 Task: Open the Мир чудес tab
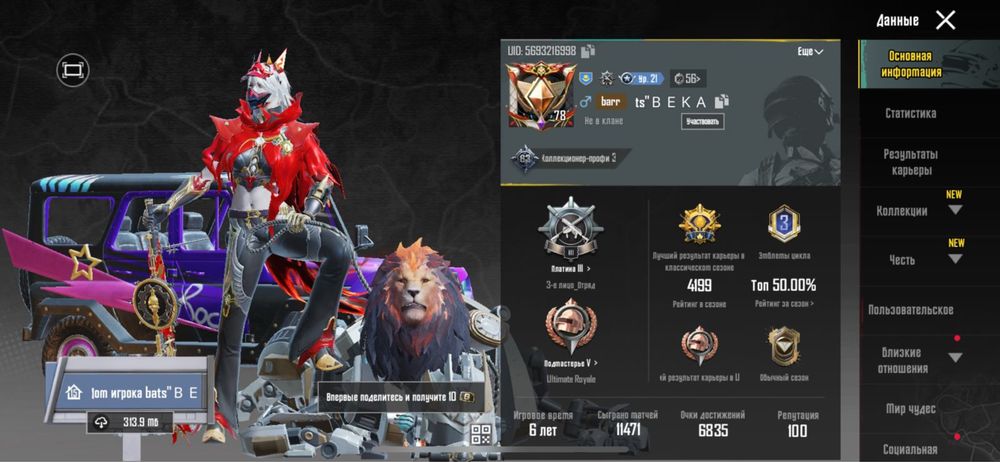[x=910, y=408]
